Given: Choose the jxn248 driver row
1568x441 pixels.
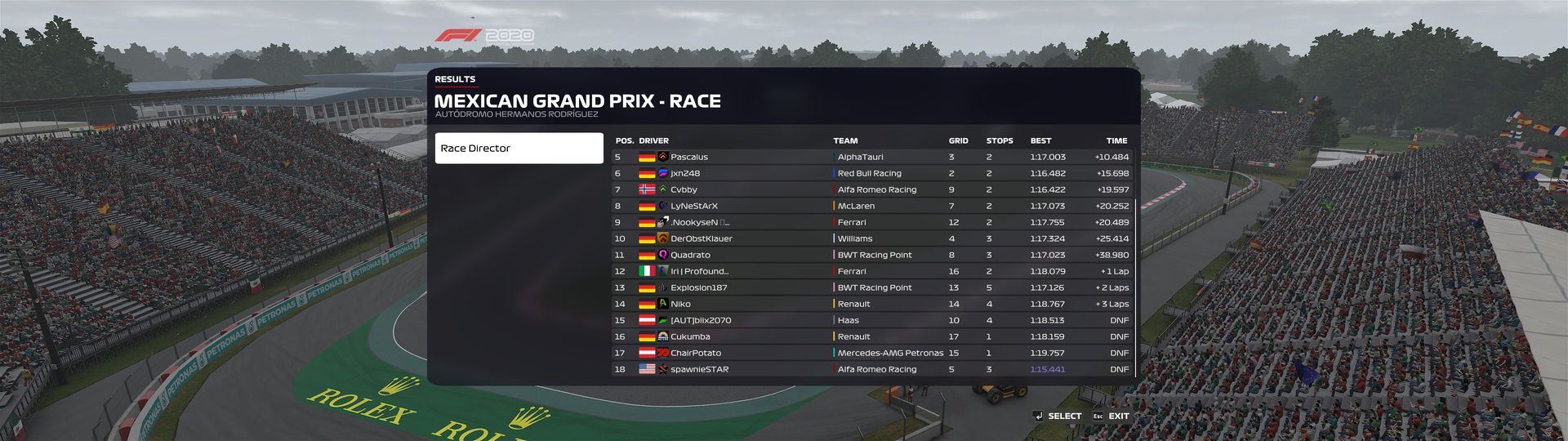Looking at the screenshot, I should coord(871,173).
